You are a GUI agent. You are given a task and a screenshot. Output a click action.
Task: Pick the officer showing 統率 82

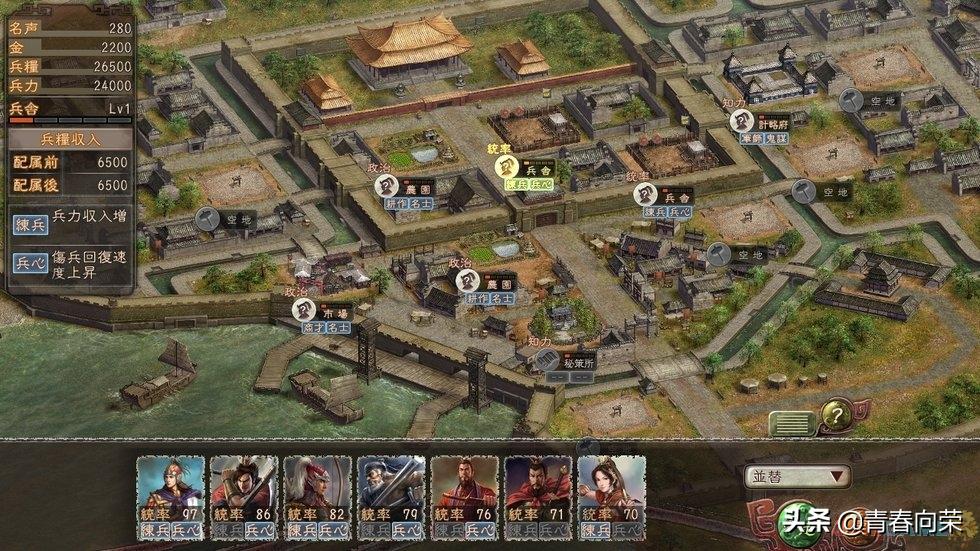(x=317, y=491)
